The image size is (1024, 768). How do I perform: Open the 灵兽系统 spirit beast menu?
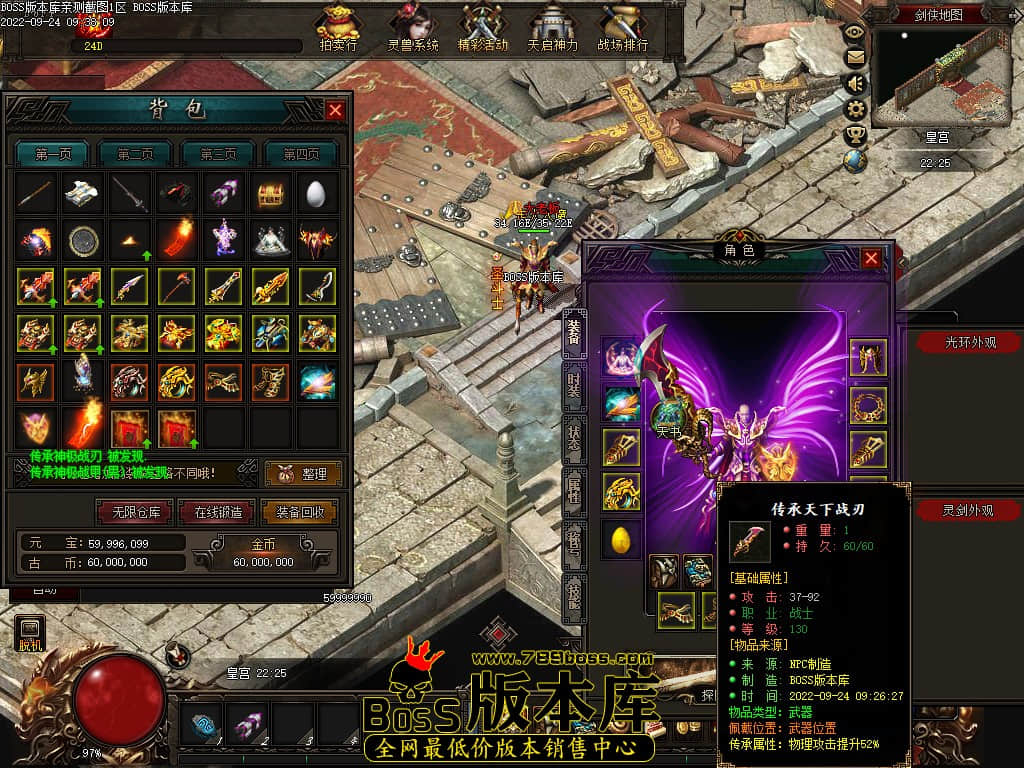(x=412, y=28)
